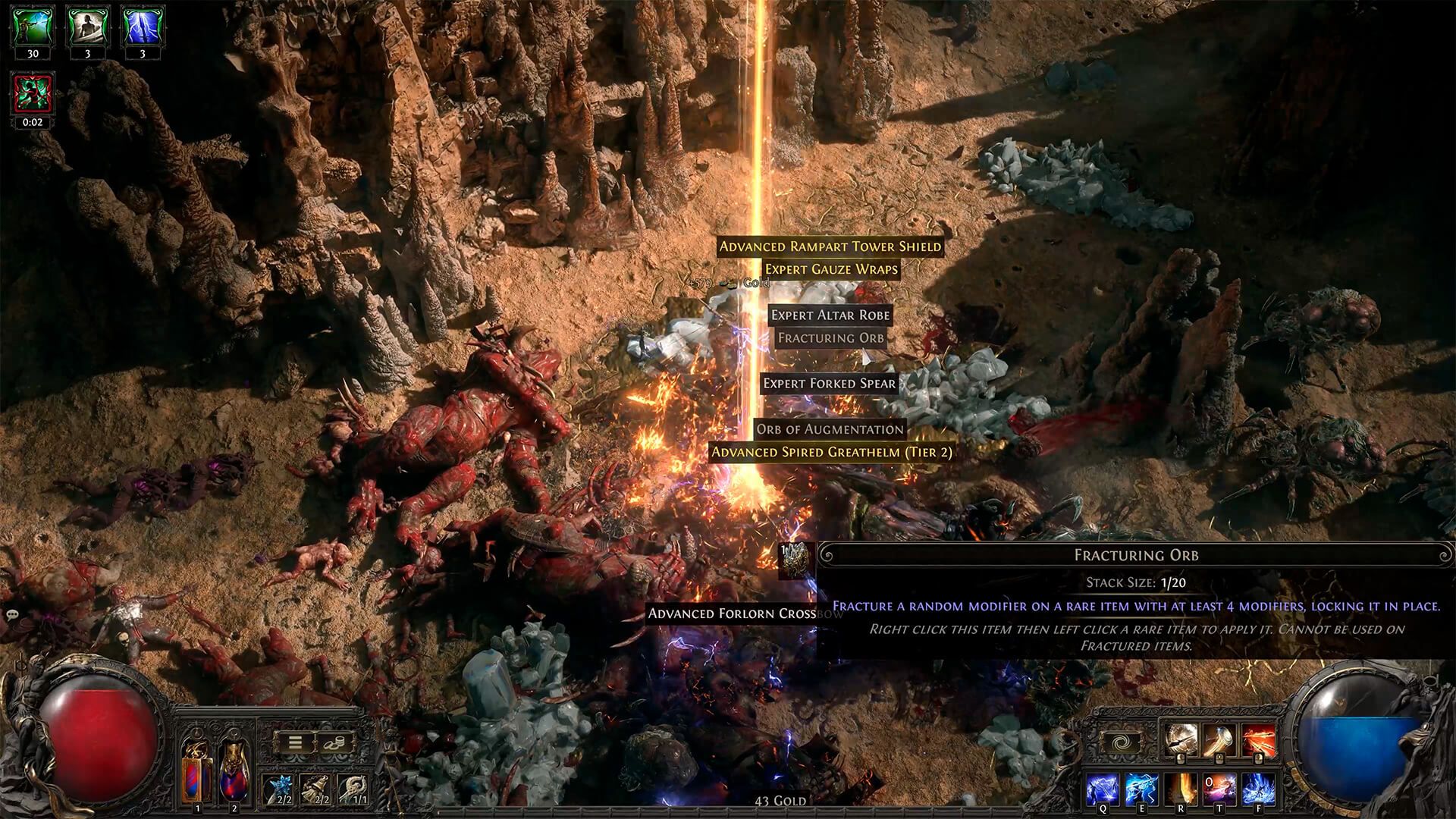Select the blue crystal charm showing 2/2
This screenshot has width=1456, height=819.
click(278, 788)
